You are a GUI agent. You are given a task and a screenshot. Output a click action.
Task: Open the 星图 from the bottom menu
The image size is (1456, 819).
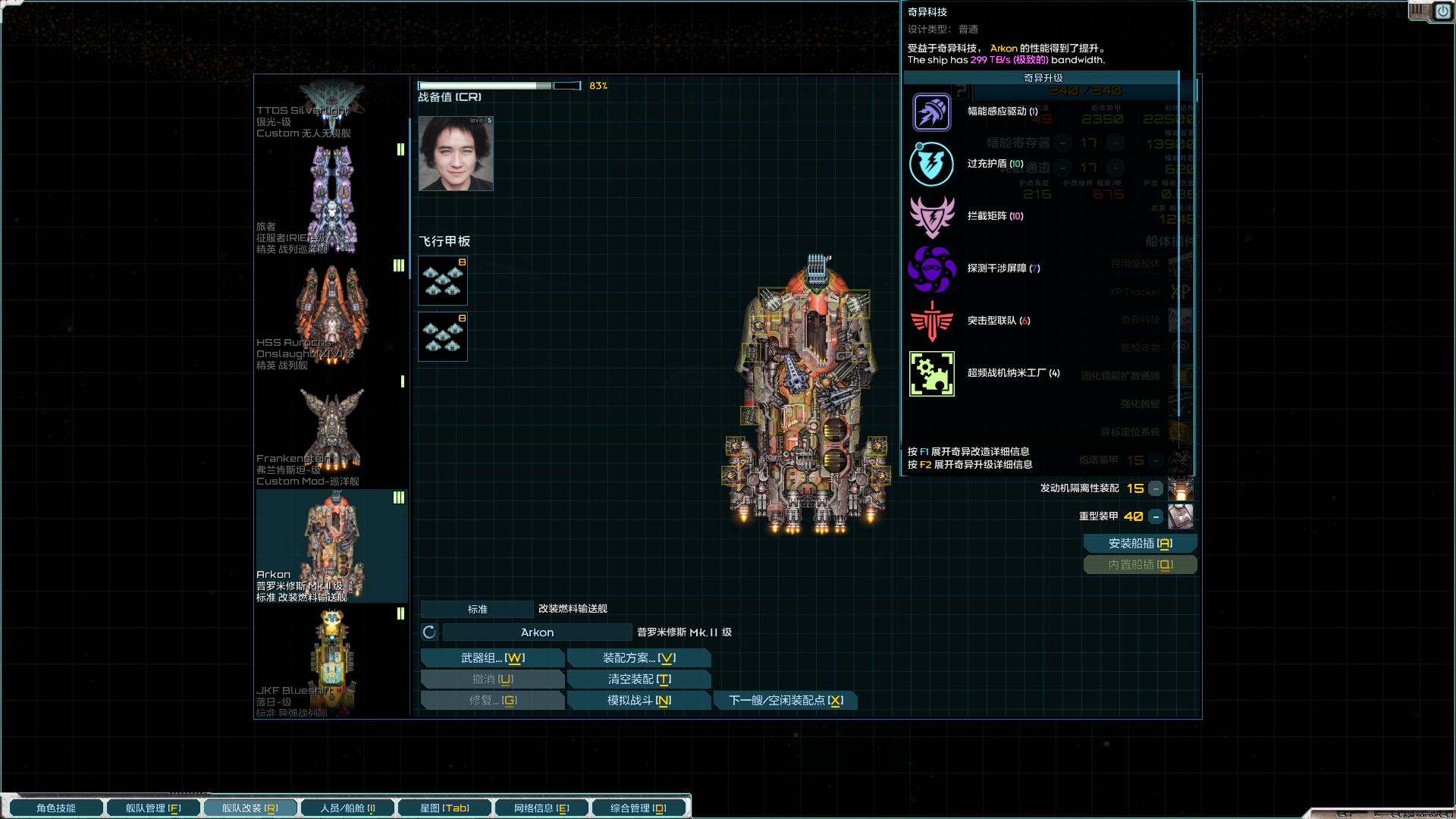444,808
